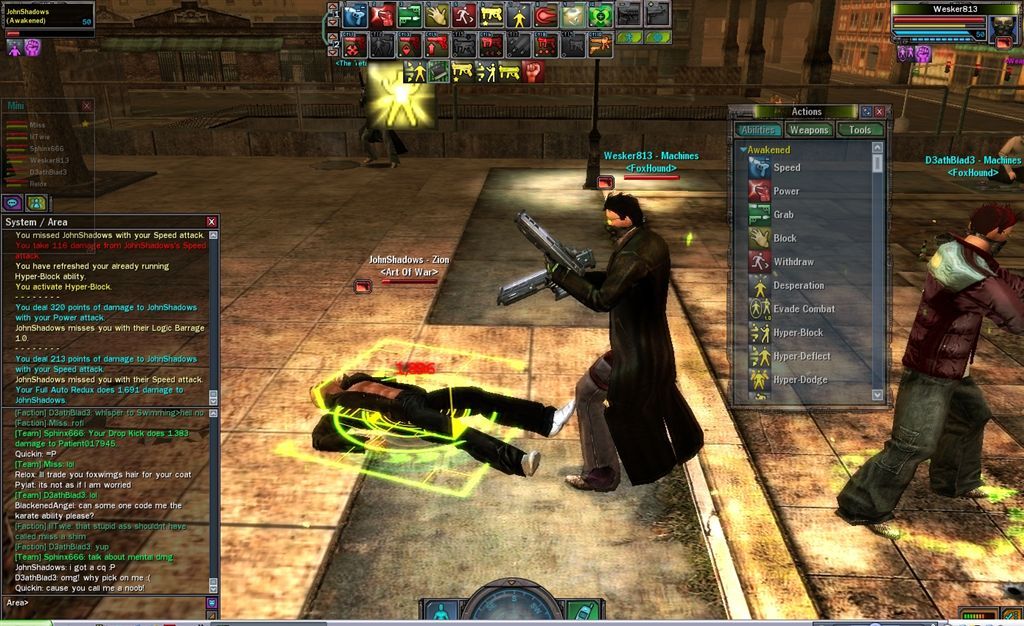Select the Evade Combat ability
Image resolution: width=1024 pixels, height=626 pixels.
pos(803,309)
